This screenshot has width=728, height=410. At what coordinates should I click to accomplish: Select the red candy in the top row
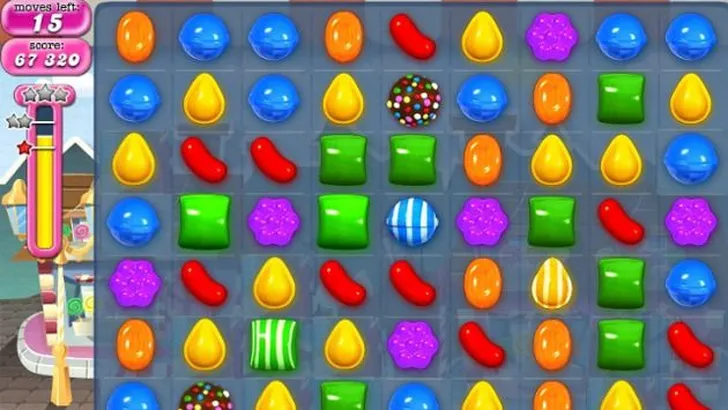(412, 36)
